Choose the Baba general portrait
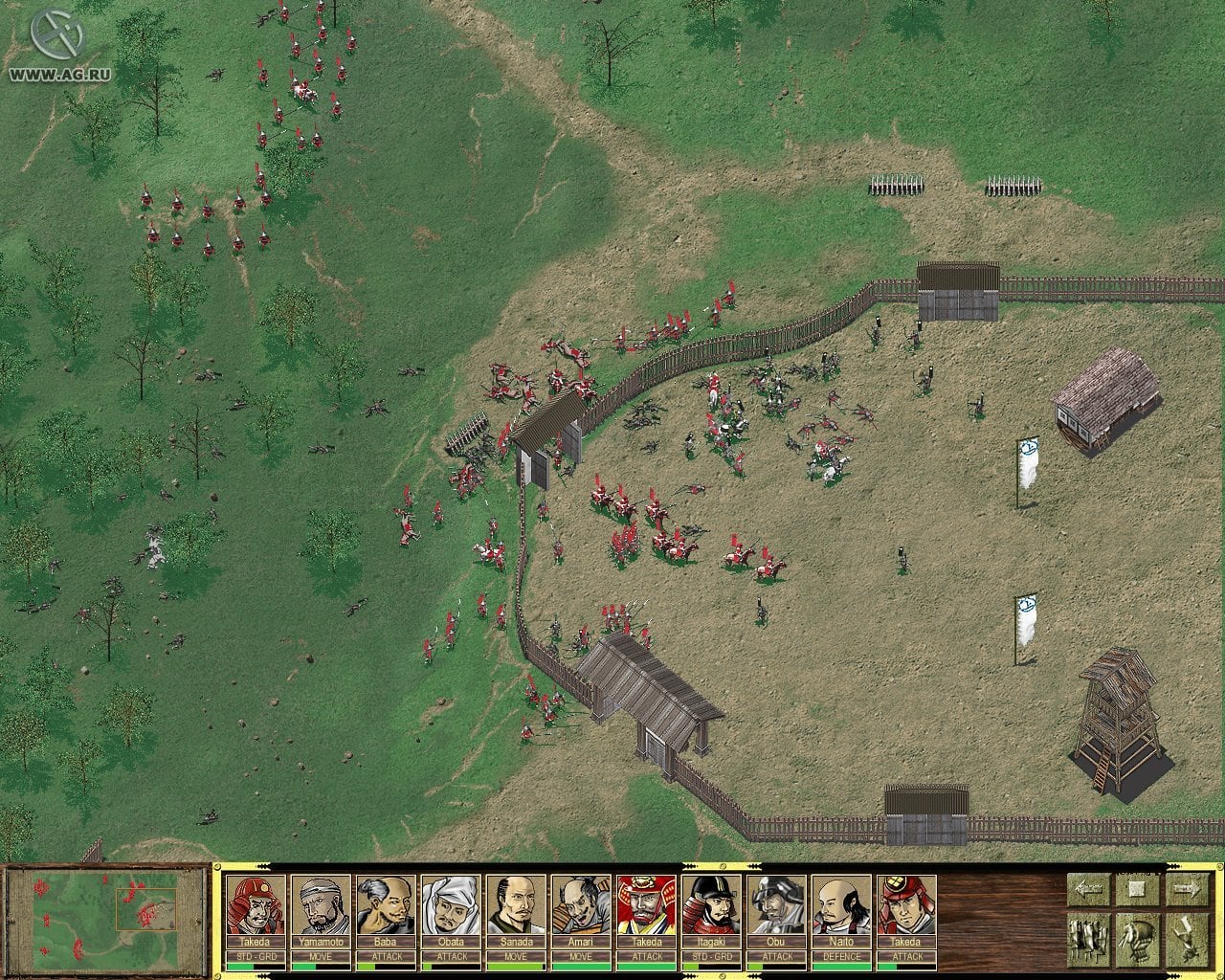1225x980 pixels. (386, 905)
